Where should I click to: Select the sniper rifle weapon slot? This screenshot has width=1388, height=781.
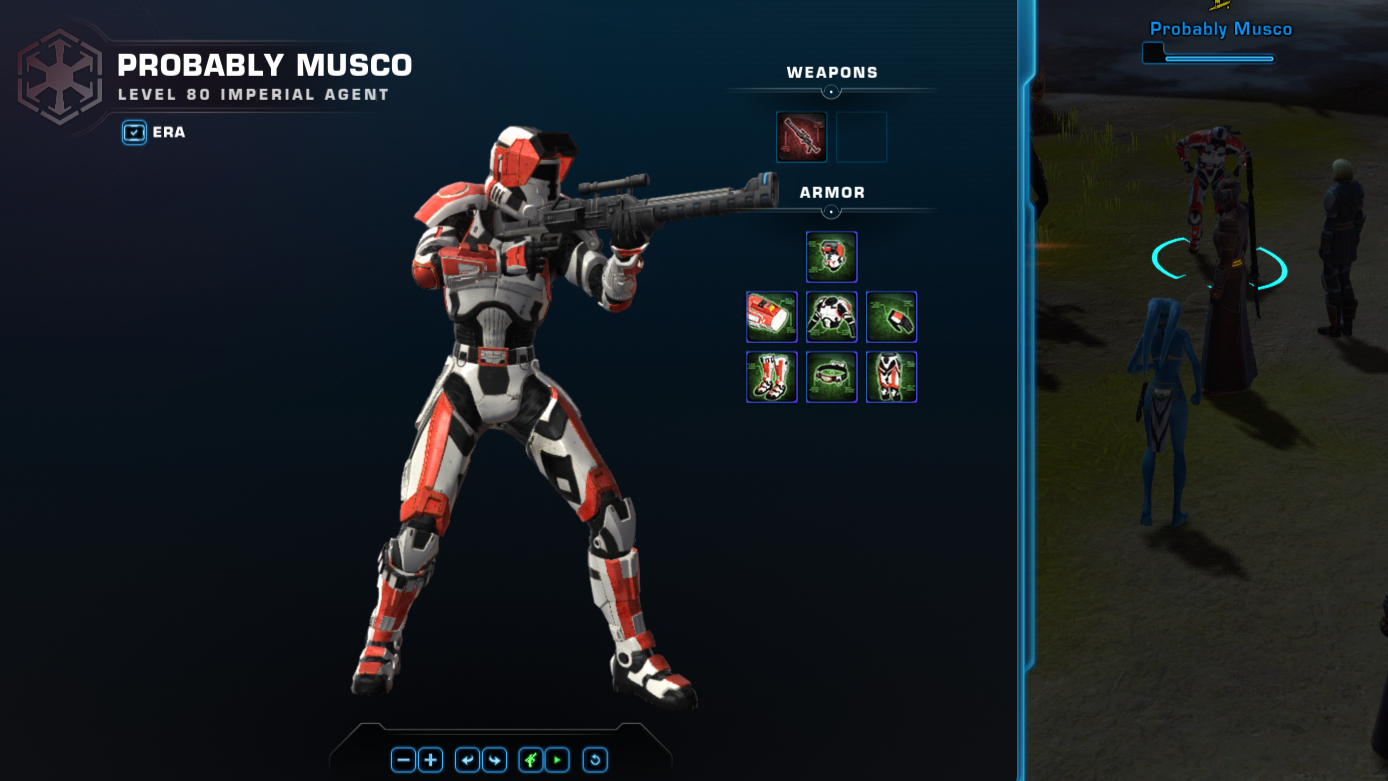click(801, 137)
